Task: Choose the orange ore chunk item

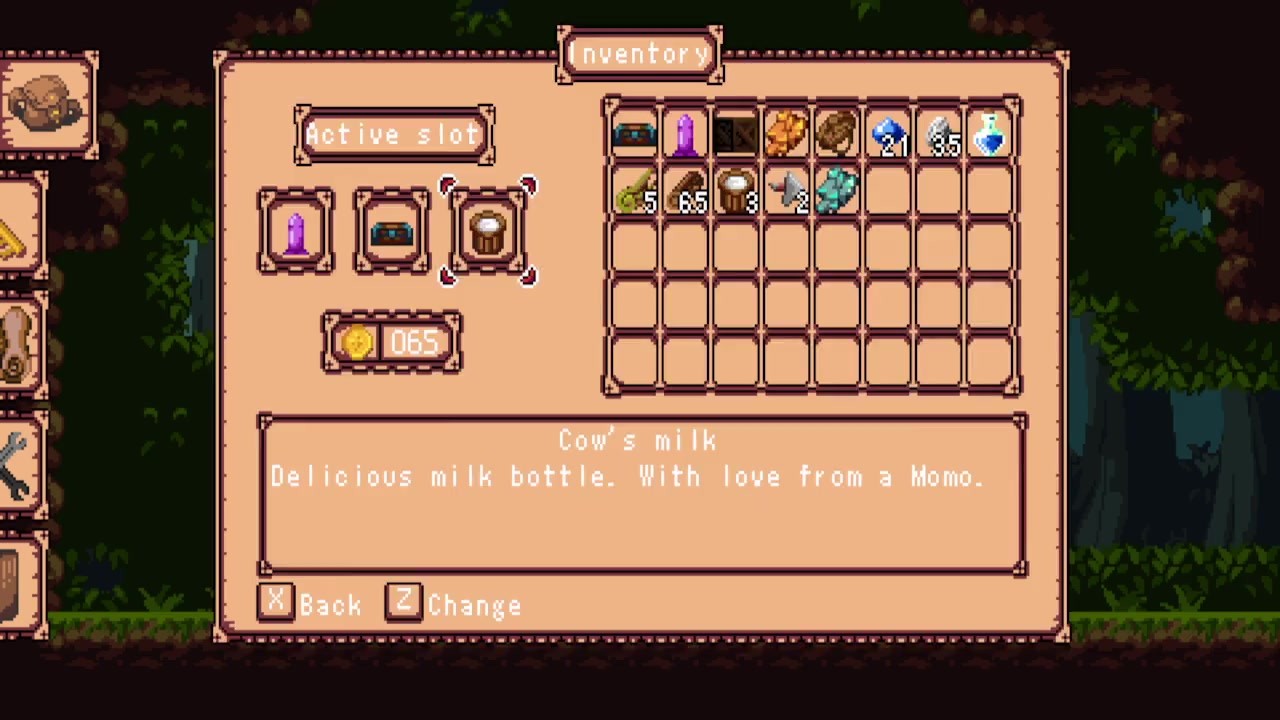Action: tap(787, 135)
